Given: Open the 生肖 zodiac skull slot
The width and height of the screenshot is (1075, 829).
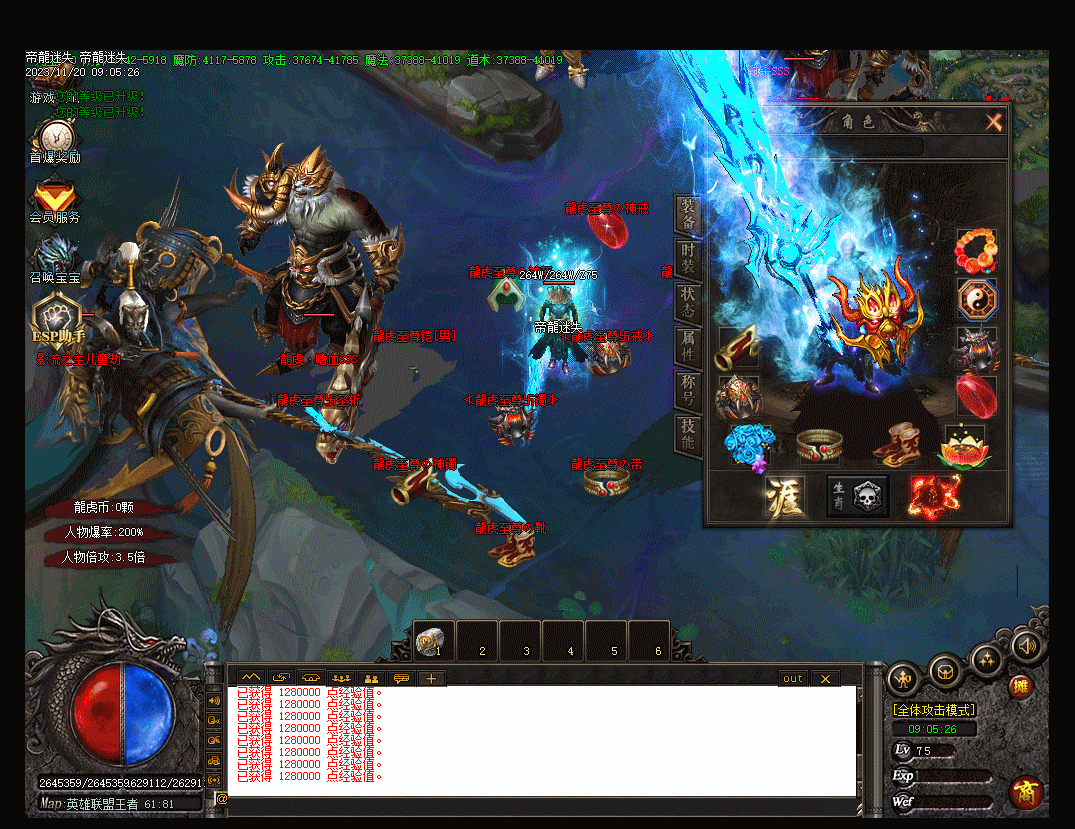Looking at the screenshot, I should (x=858, y=496).
